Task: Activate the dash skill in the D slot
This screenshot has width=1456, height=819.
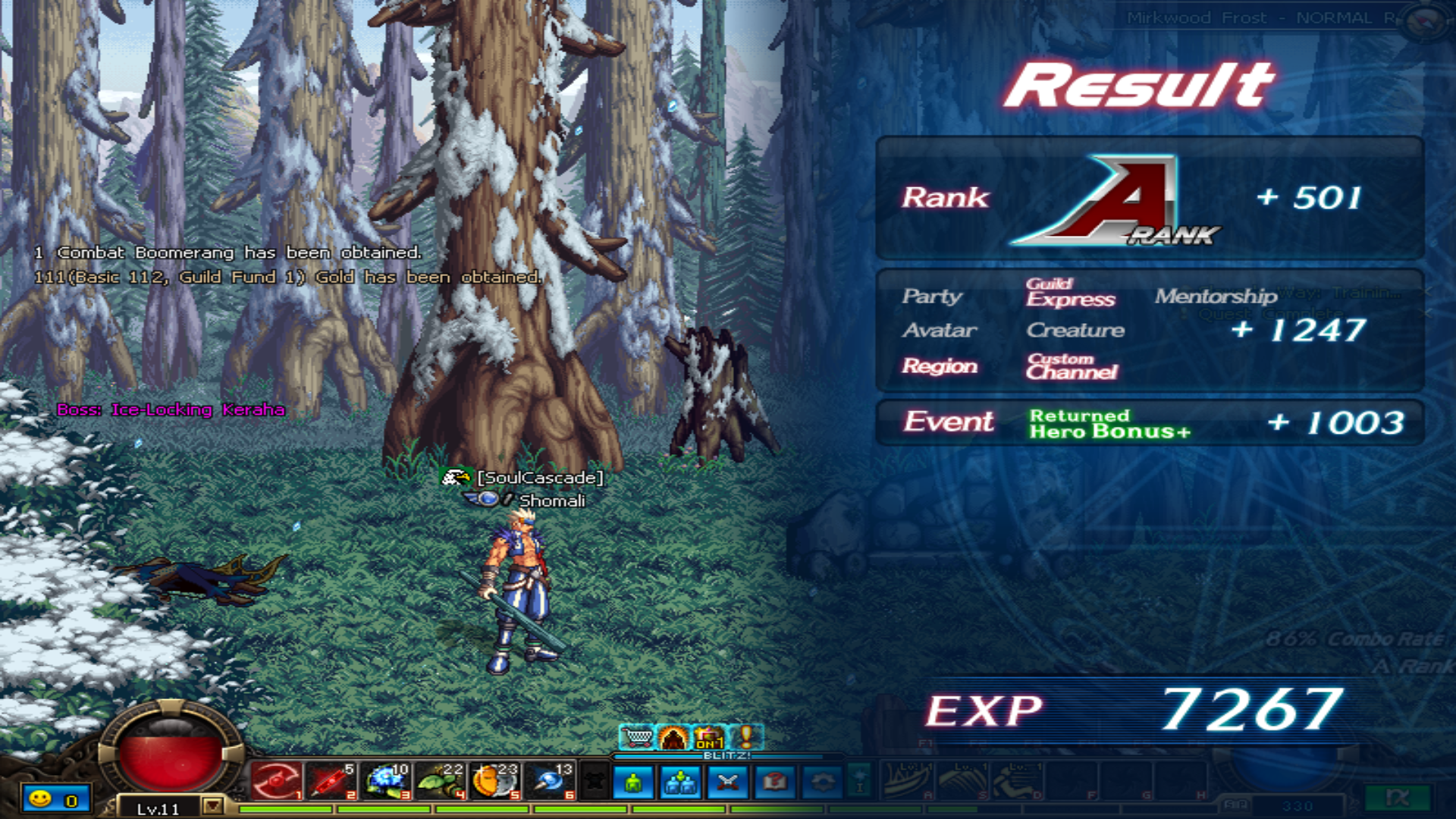Action: point(1018,781)
